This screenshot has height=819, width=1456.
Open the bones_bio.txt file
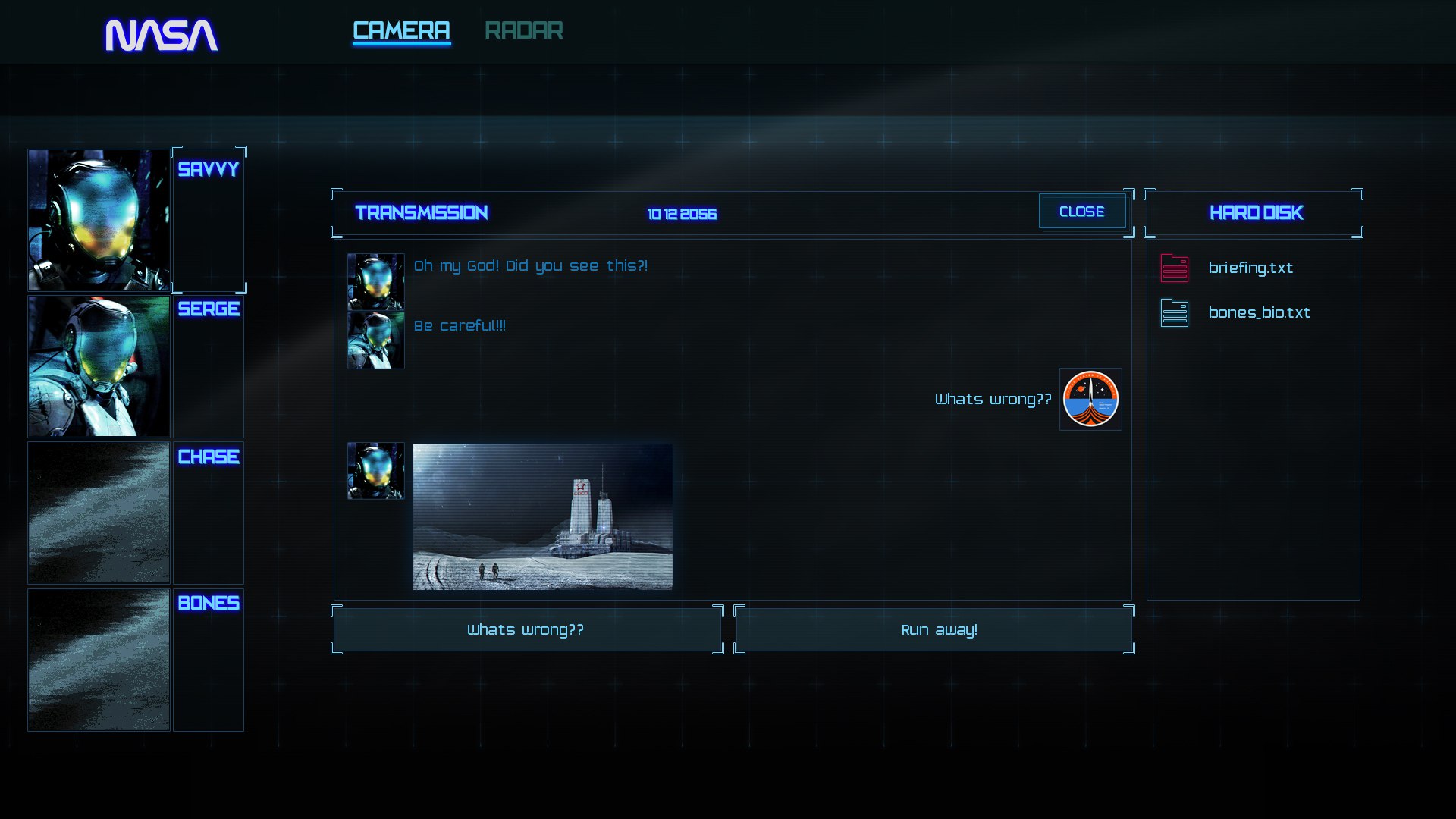click(x=1258, y=312)
